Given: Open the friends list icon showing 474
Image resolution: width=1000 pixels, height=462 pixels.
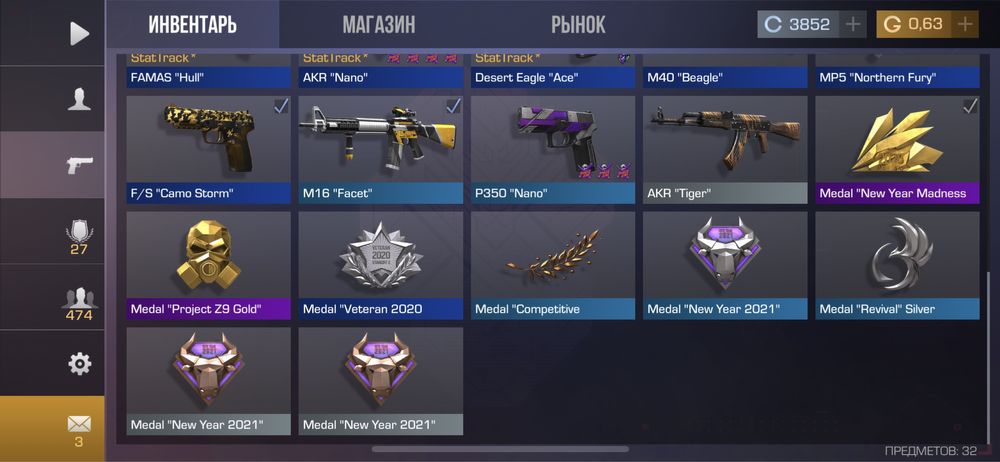Looking at the screenshot, I should pyautogui.click(x=79, y=302).
